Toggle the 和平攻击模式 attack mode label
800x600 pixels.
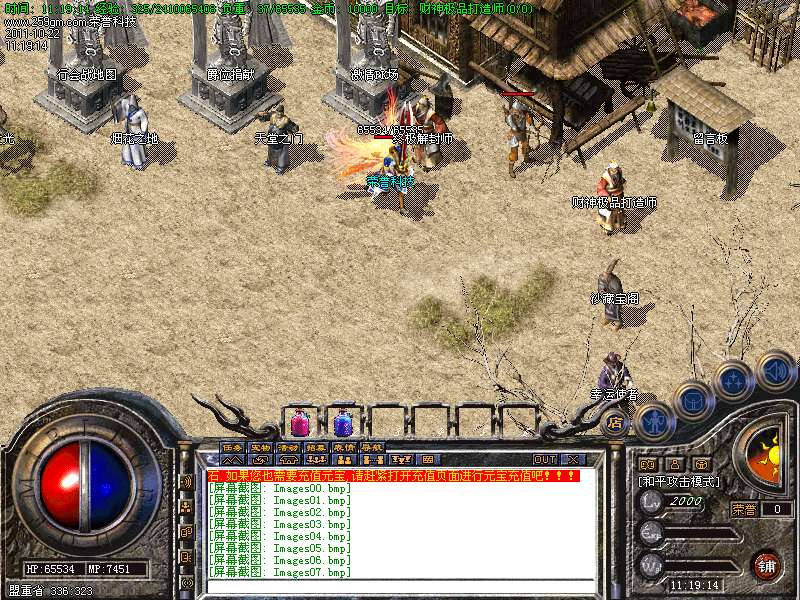680,481
